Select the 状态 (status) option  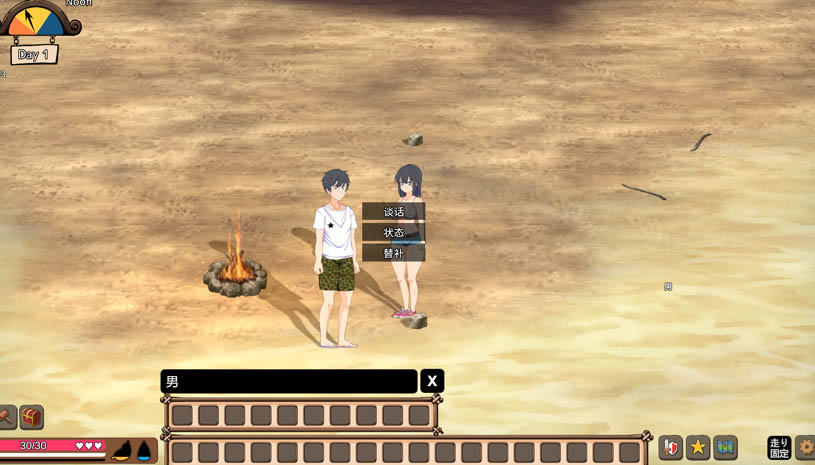(x=393, y=233)
